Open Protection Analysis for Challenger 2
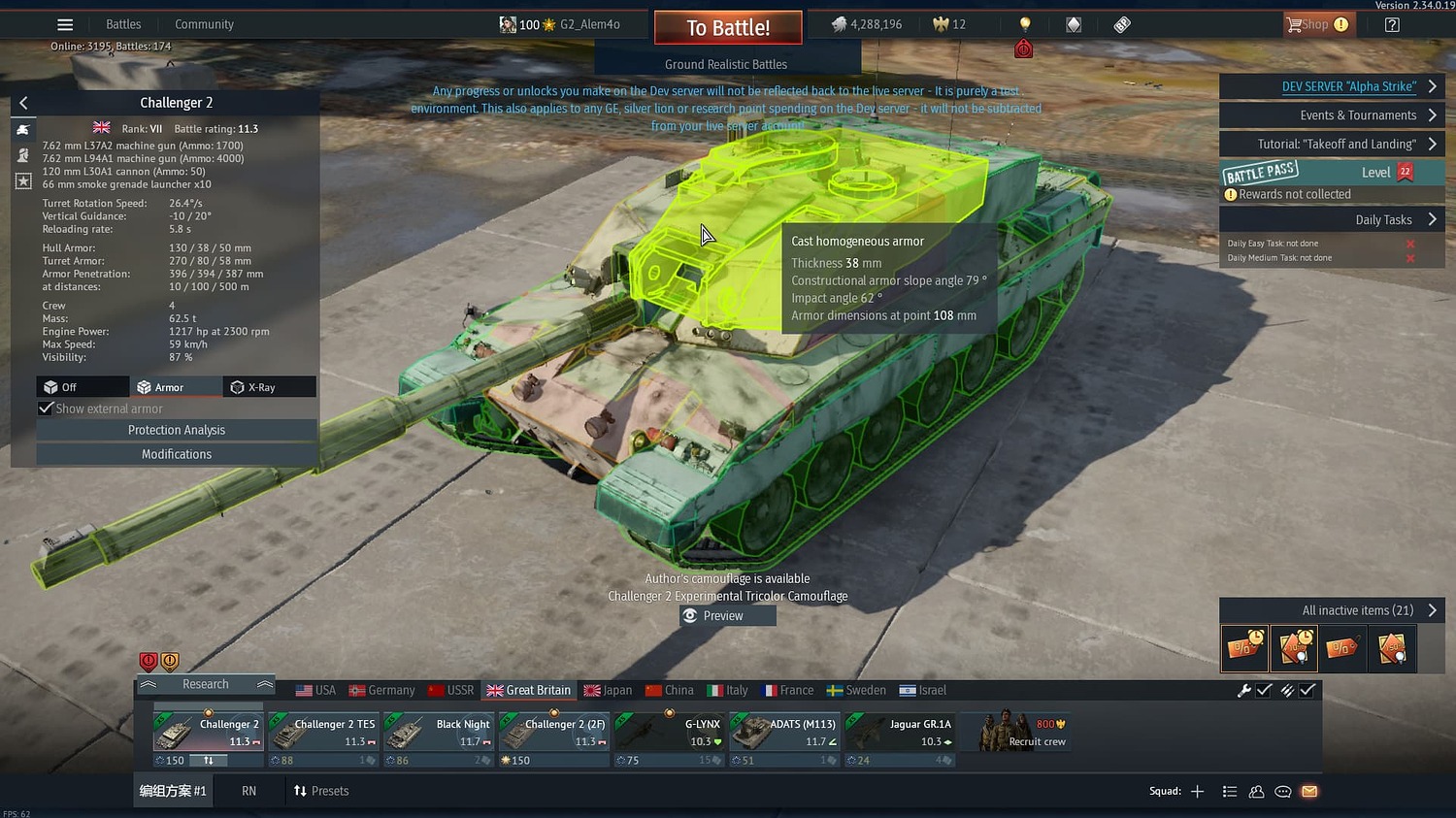 click(x=176, y=430)
